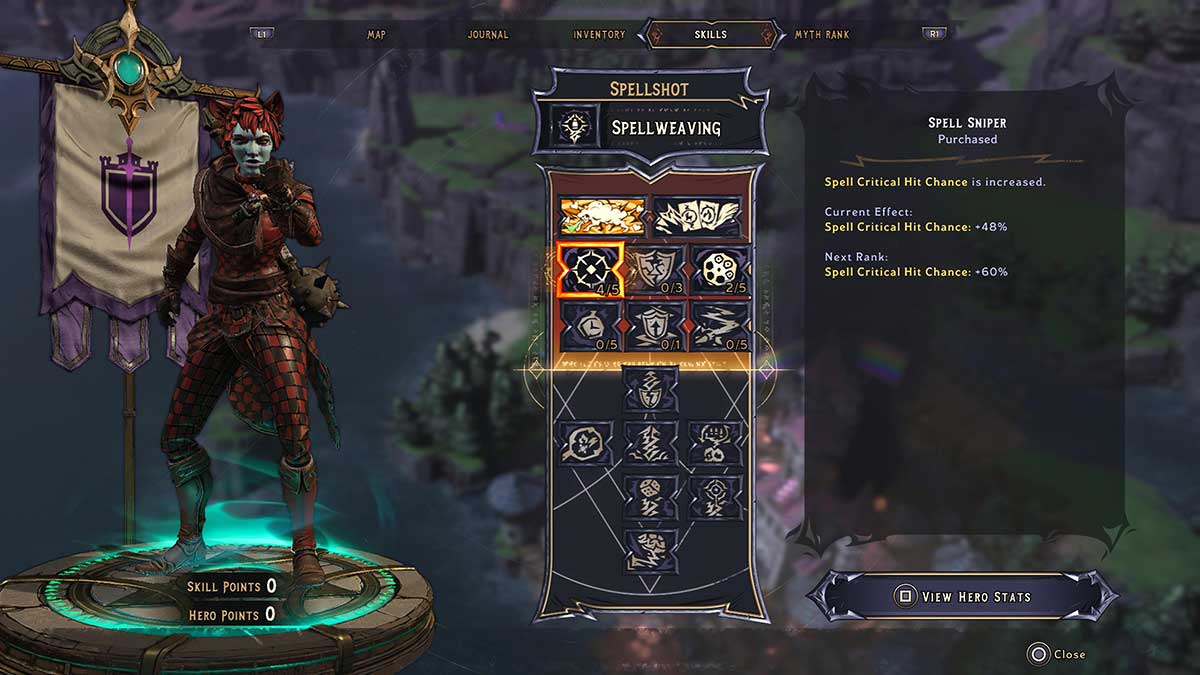Select the Spell Sniper crosshair skill
Image resolution: width=1200 pixels, height=675 pixels.
click(591, 270)
